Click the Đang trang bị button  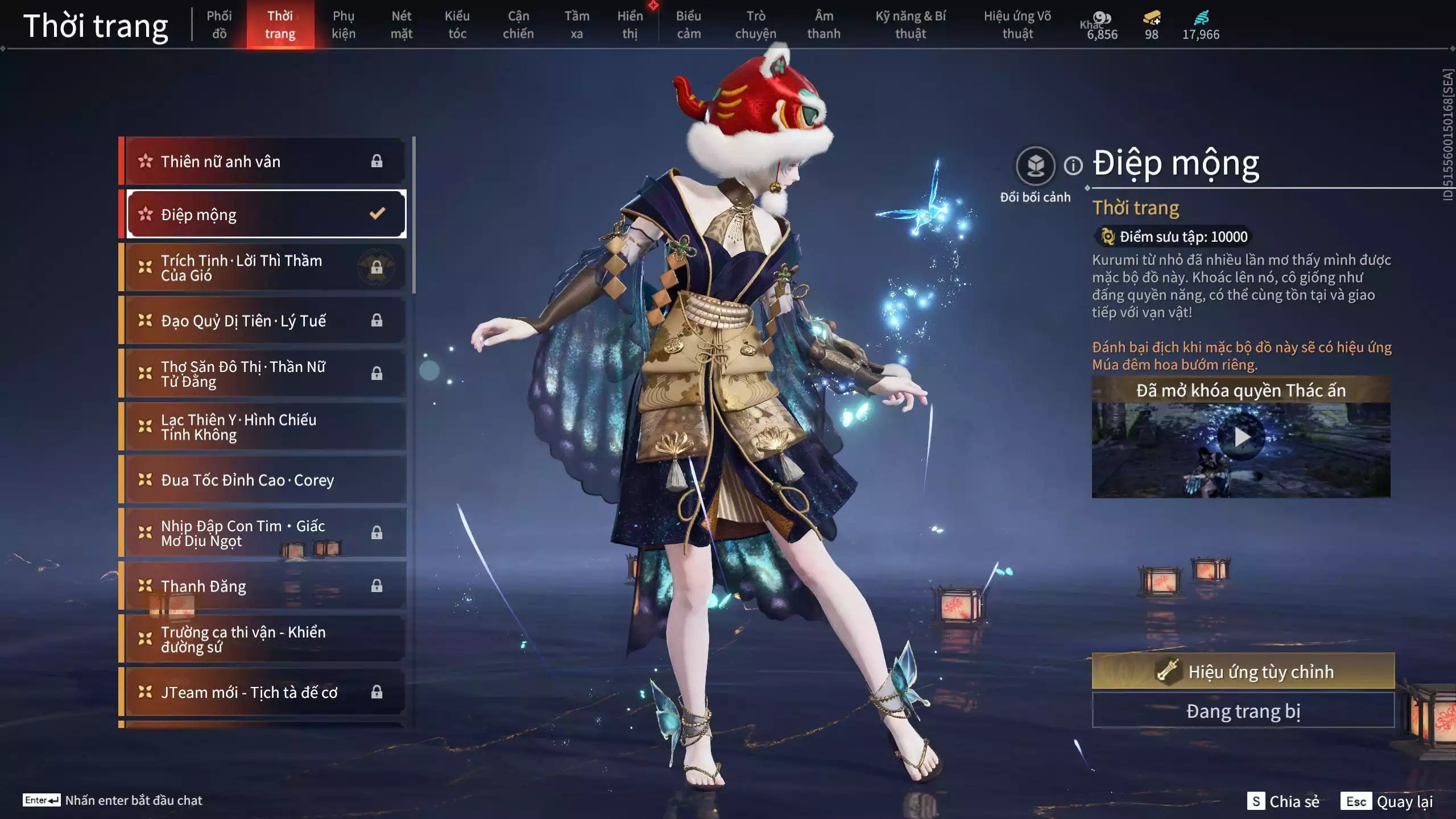1243,711
